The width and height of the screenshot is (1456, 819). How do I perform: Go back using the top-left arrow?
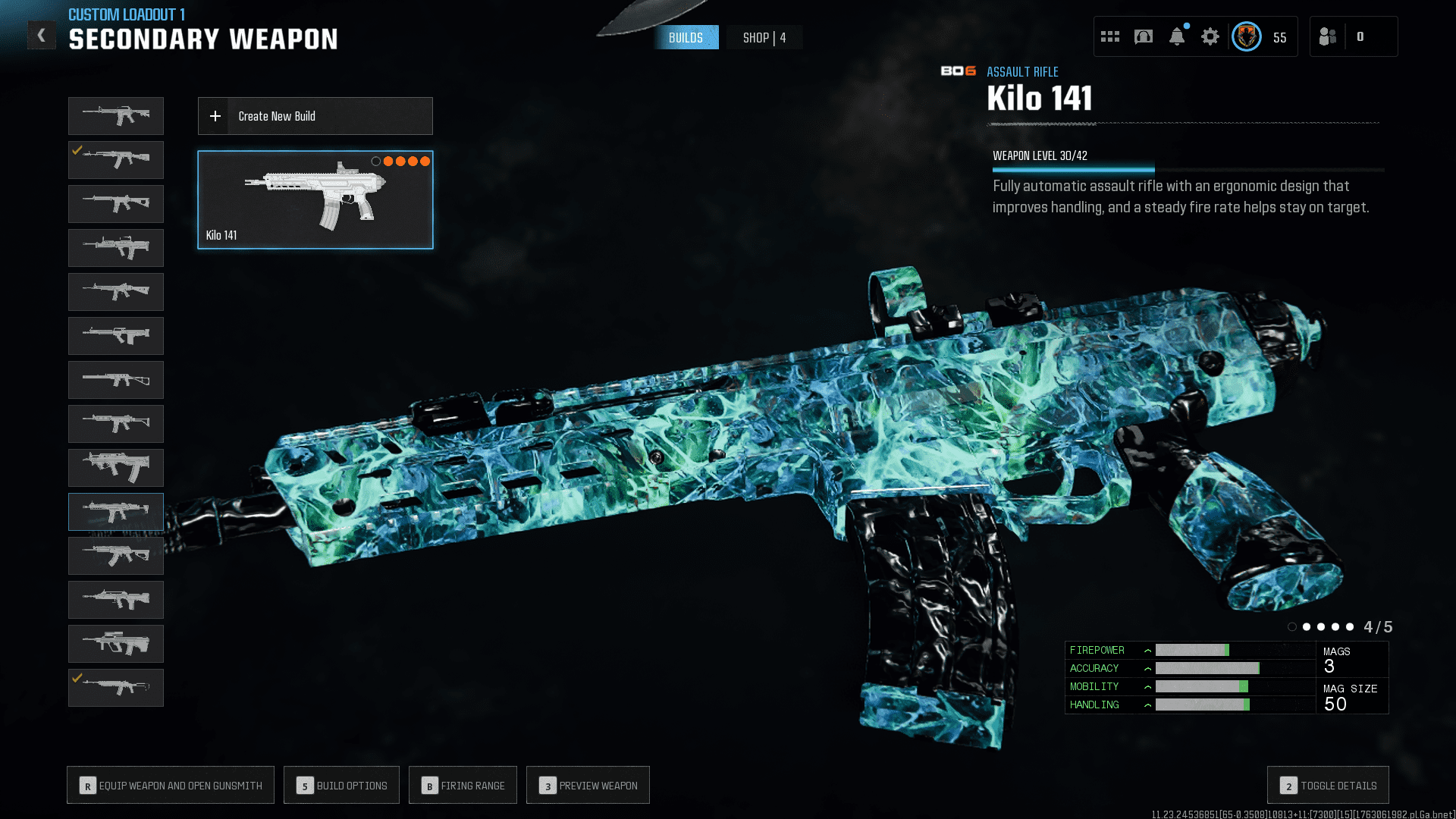tap(42, 36)
